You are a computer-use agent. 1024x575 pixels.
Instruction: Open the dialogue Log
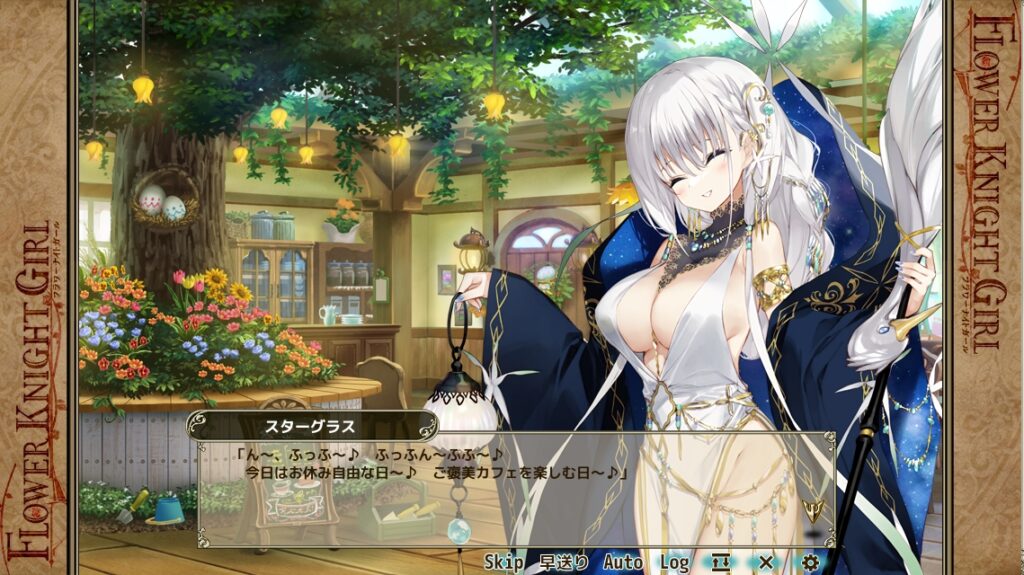674,562
